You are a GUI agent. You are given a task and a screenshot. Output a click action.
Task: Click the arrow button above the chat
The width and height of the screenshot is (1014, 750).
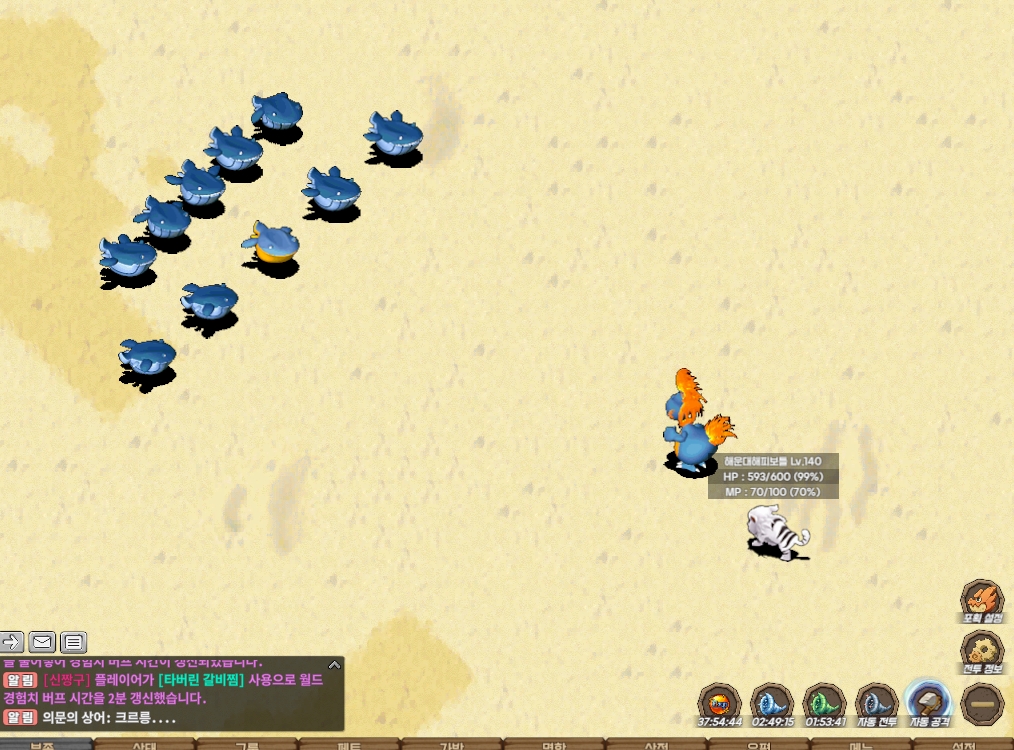(11, 642)
